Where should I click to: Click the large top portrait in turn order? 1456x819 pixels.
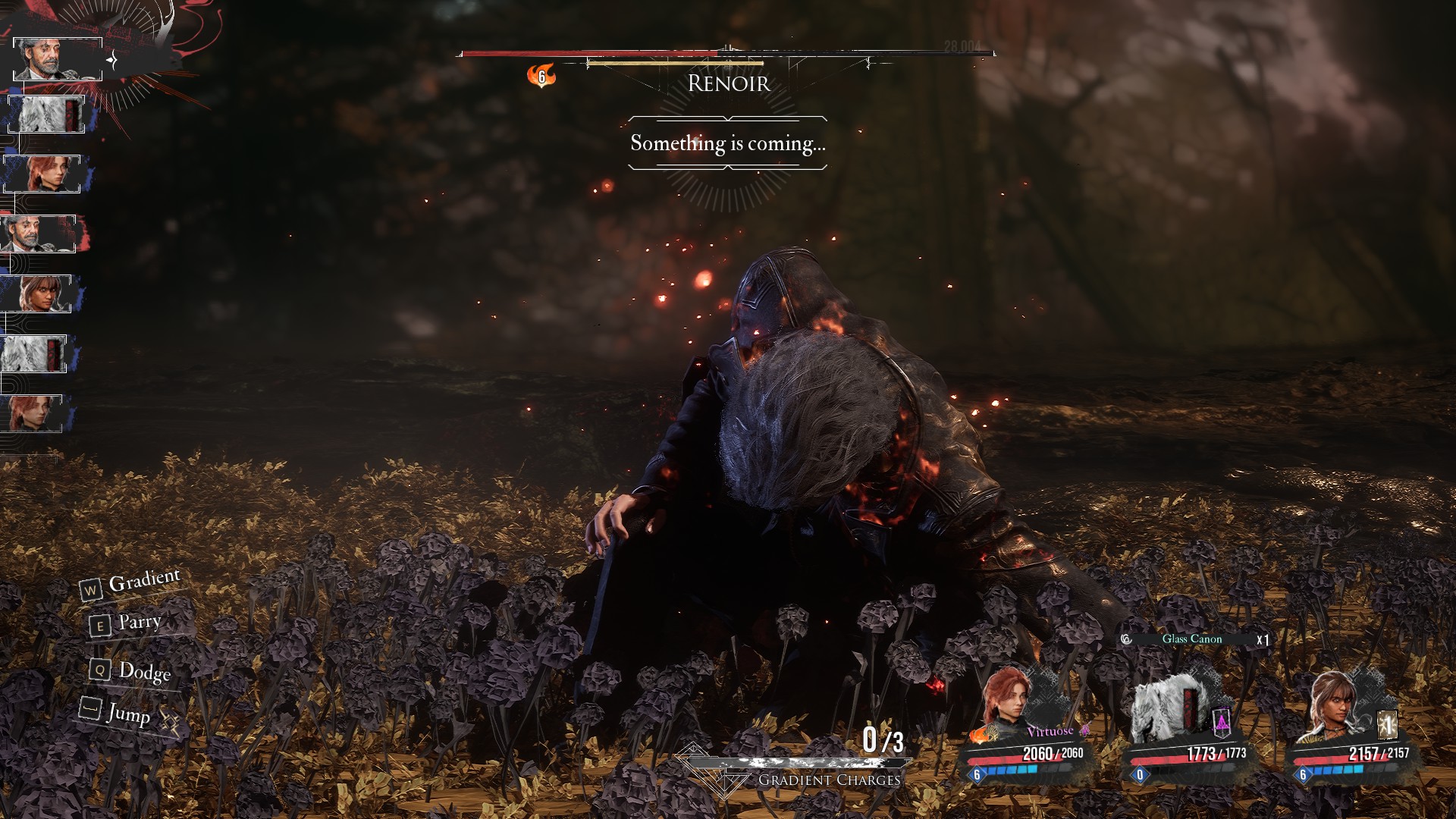tap(58, 58)
